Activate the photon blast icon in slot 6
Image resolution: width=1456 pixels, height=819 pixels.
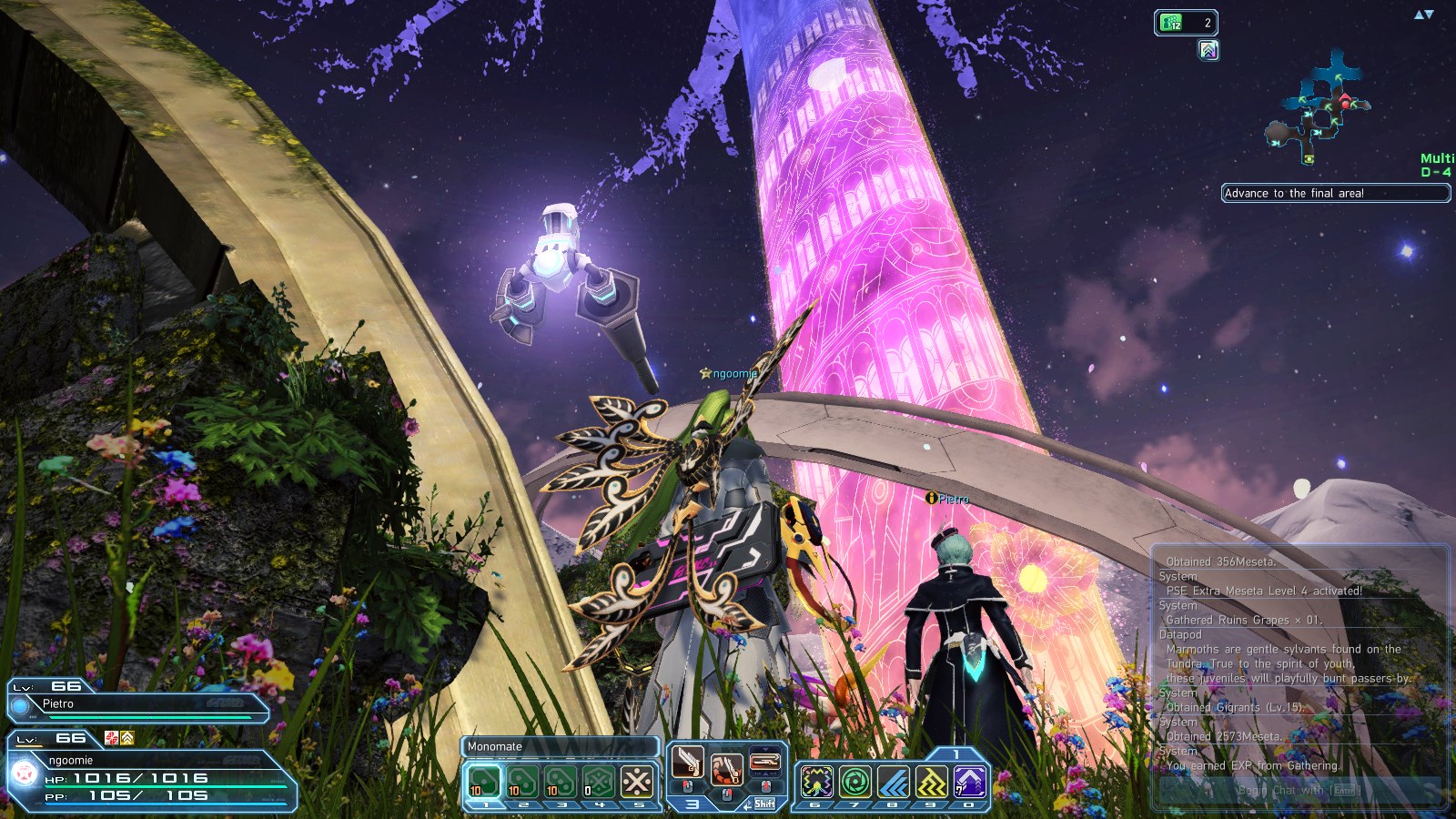815,780
